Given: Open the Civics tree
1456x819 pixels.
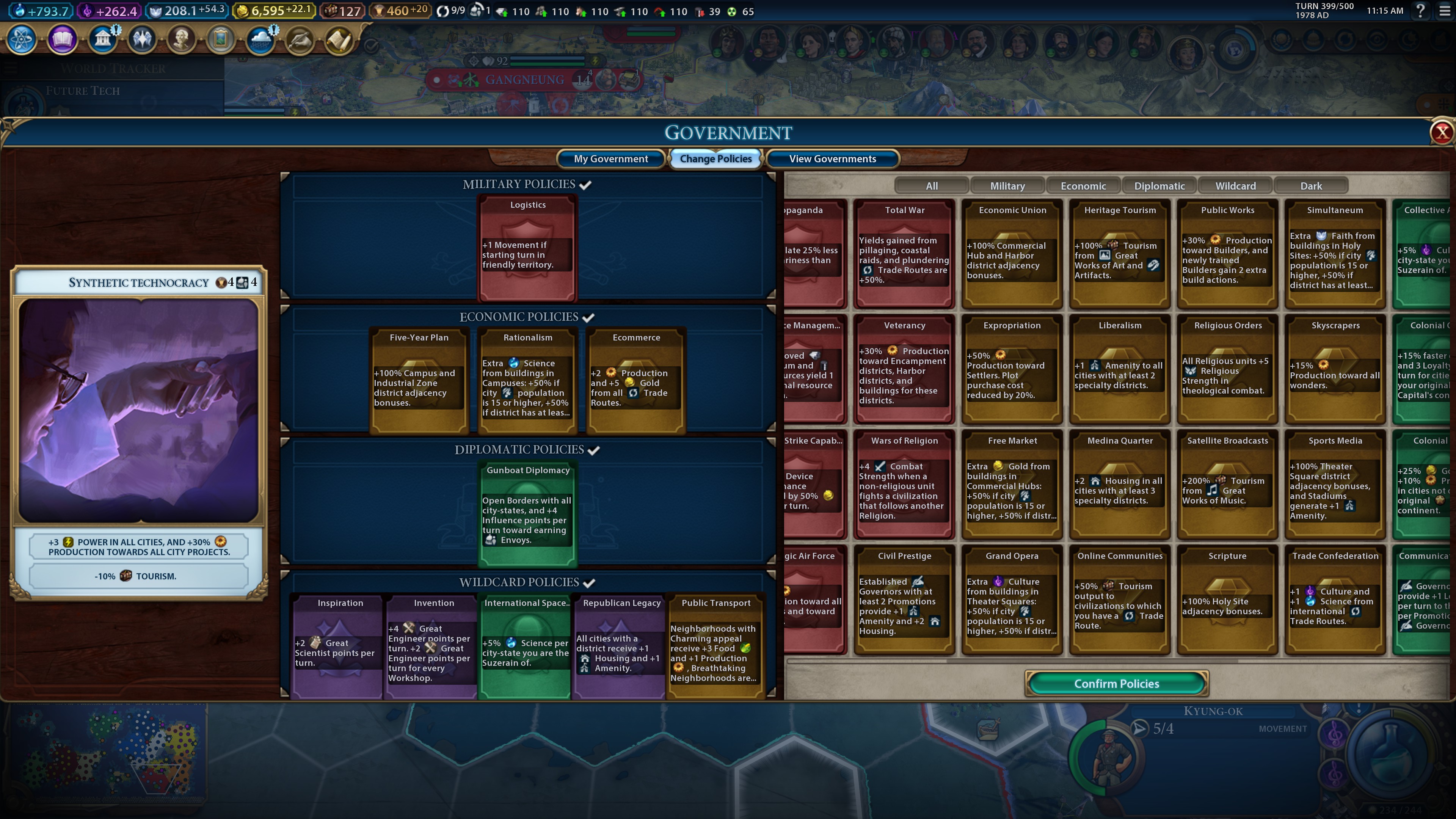Looking at the screenshot, I should (62, 39).
